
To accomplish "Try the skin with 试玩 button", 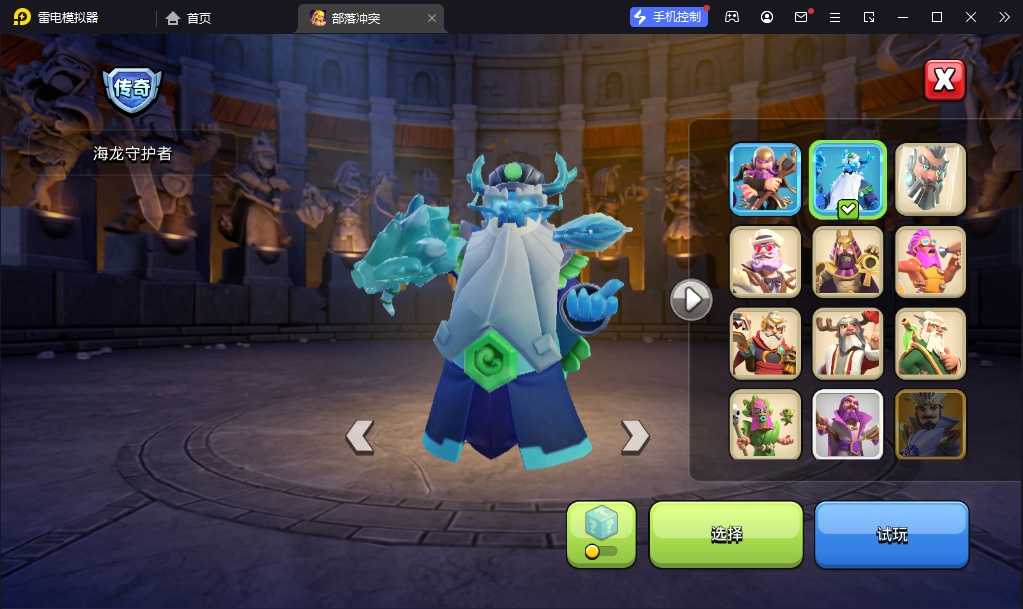I will (x=892, y=534).
